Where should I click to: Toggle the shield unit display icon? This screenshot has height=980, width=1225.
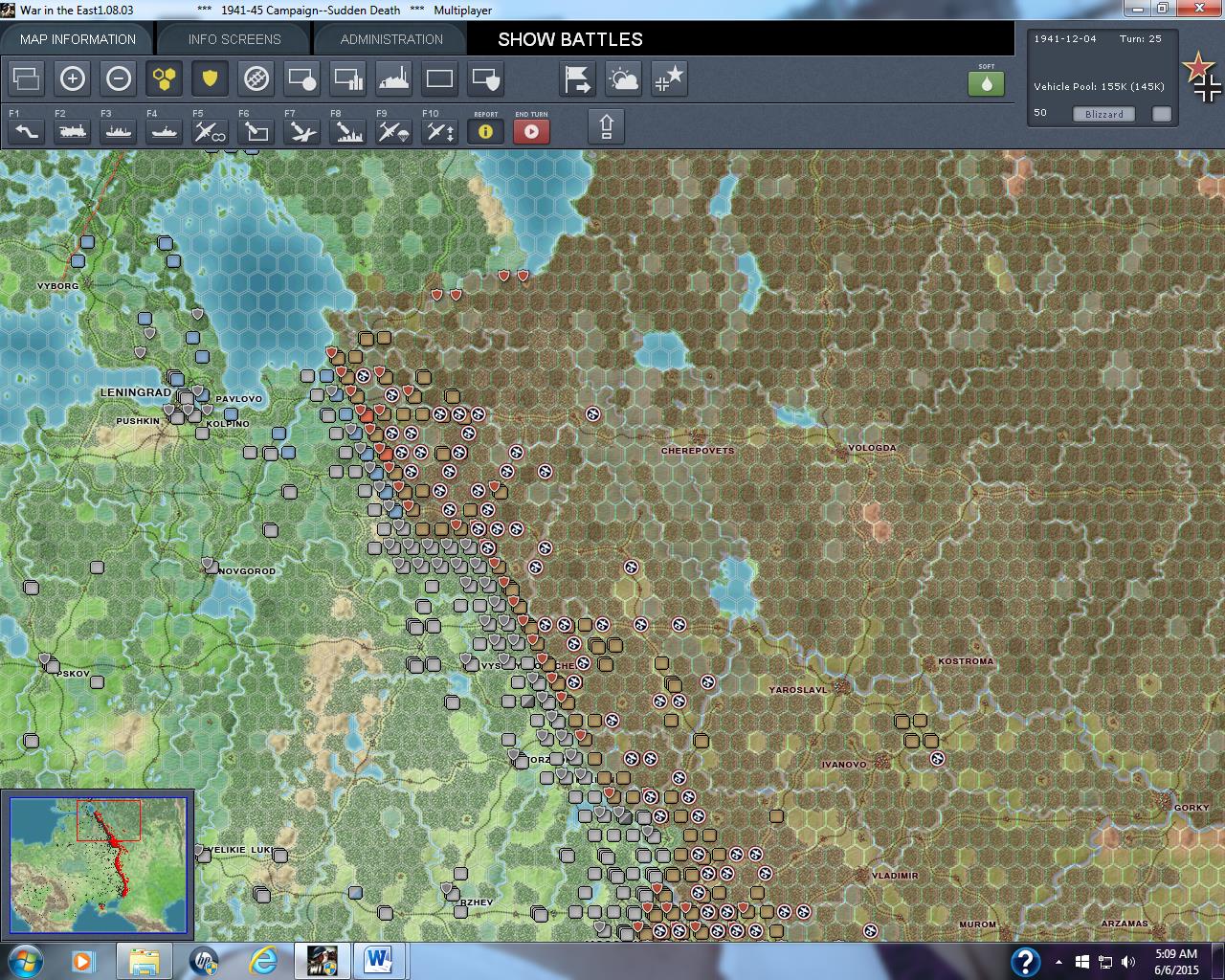[210, 78]
